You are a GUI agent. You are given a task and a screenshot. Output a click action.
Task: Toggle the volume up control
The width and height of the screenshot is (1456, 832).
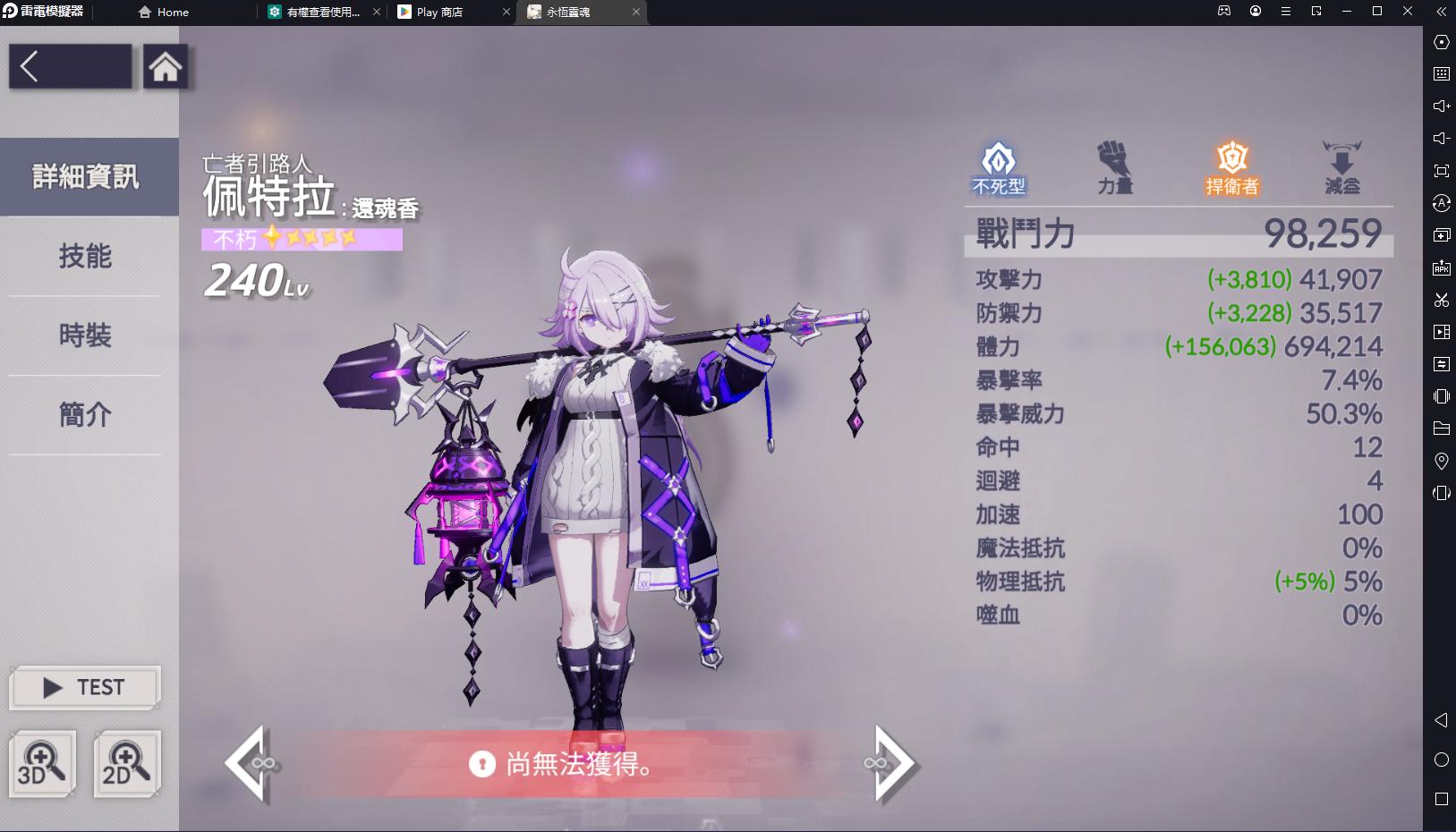click(1443, 106)
